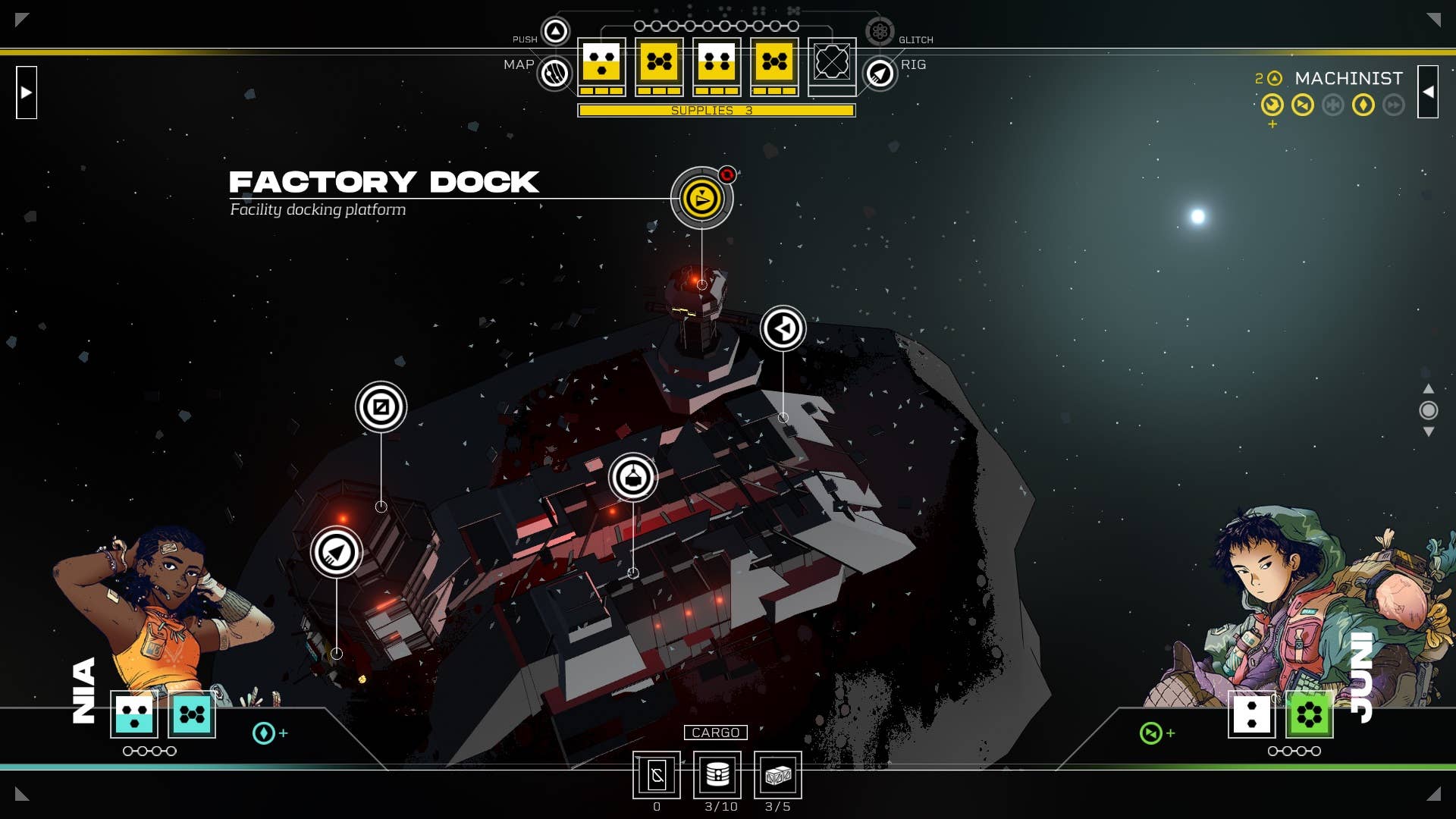Collapse the Machinist panel arrow

[x=1428, y=93]
